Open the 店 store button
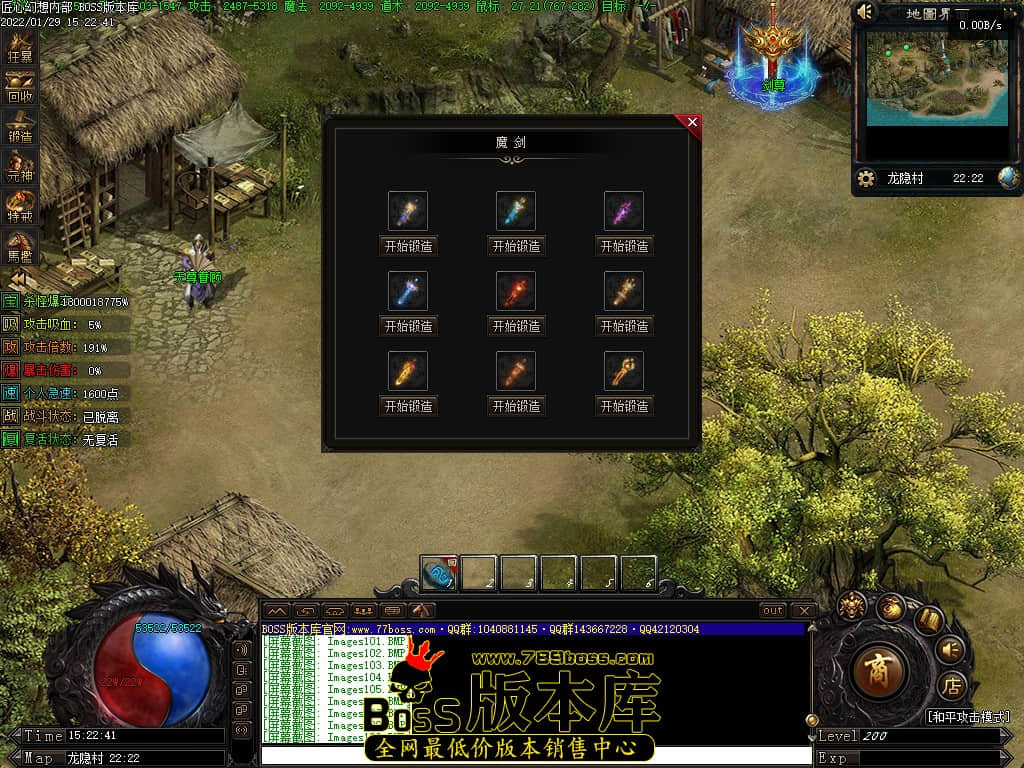The image size is (1024, 768). [x=952, y=687]
